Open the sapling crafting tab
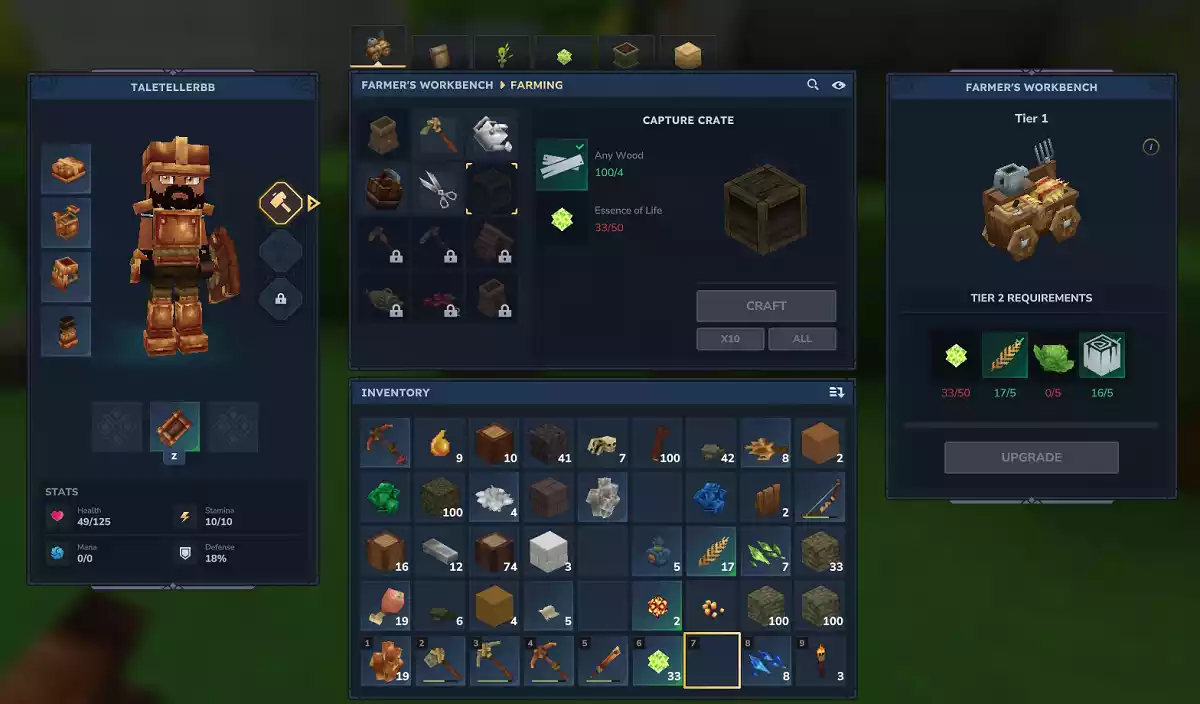 click(x=502, y=55)
